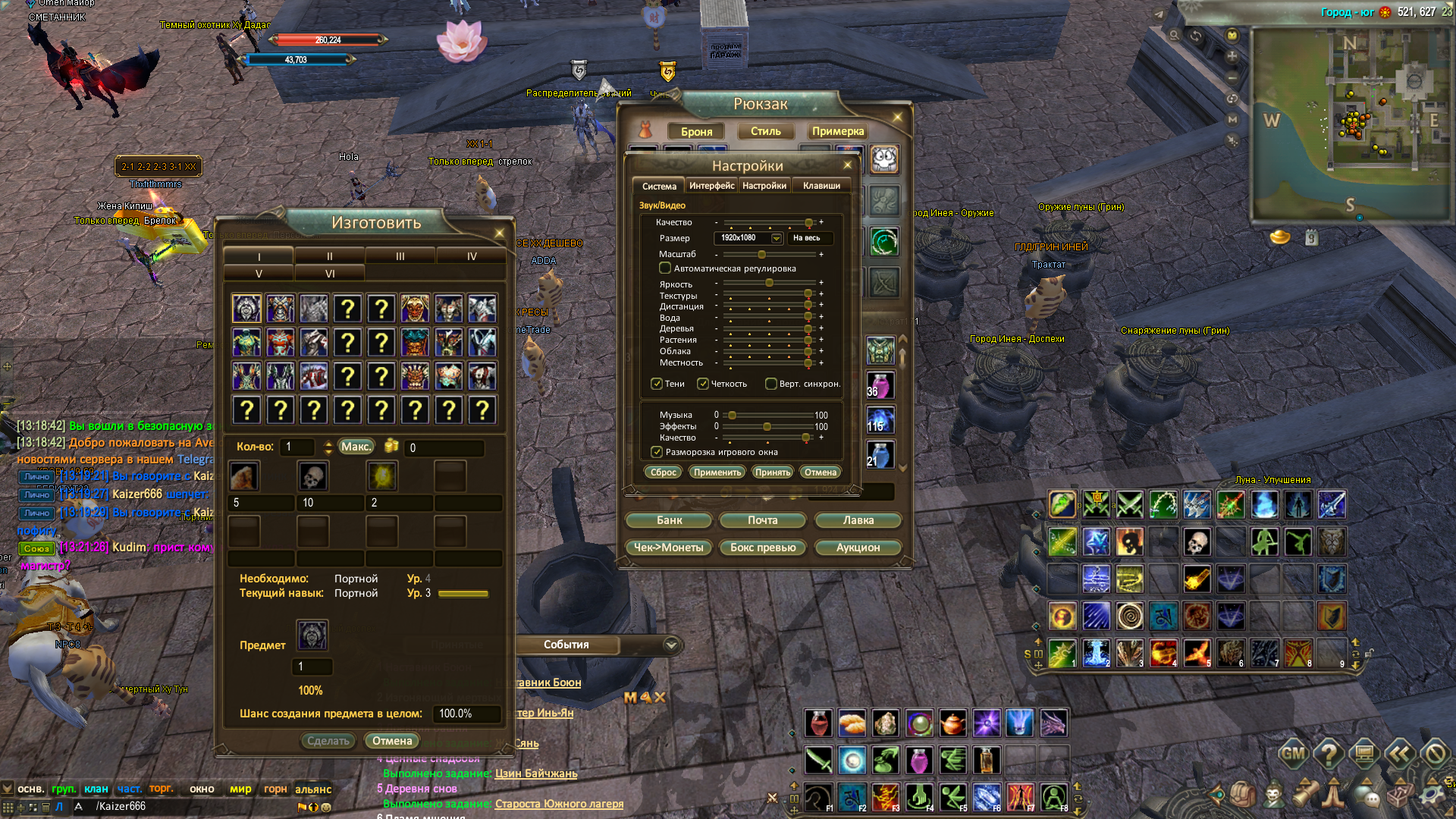The width and height of the screenshot is (1456, 819).
Task: Close the Настройки settings window
Action: [x=848, y=165]
